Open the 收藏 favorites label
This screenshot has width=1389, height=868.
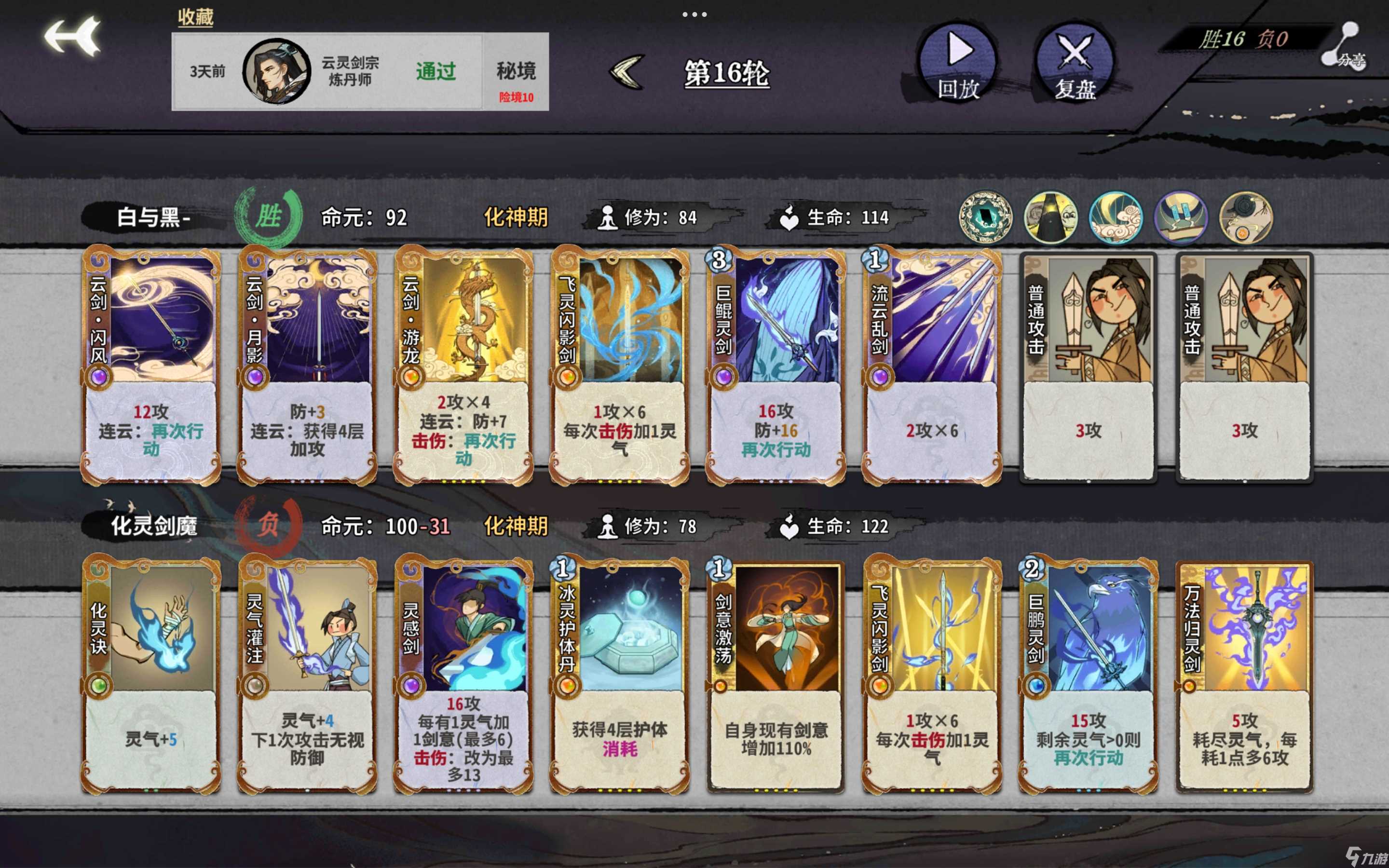(195, 17)
